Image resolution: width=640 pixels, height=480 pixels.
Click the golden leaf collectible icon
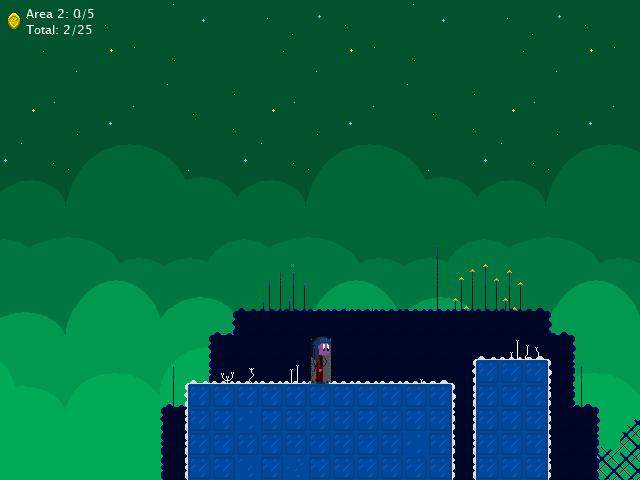point(14,21)
